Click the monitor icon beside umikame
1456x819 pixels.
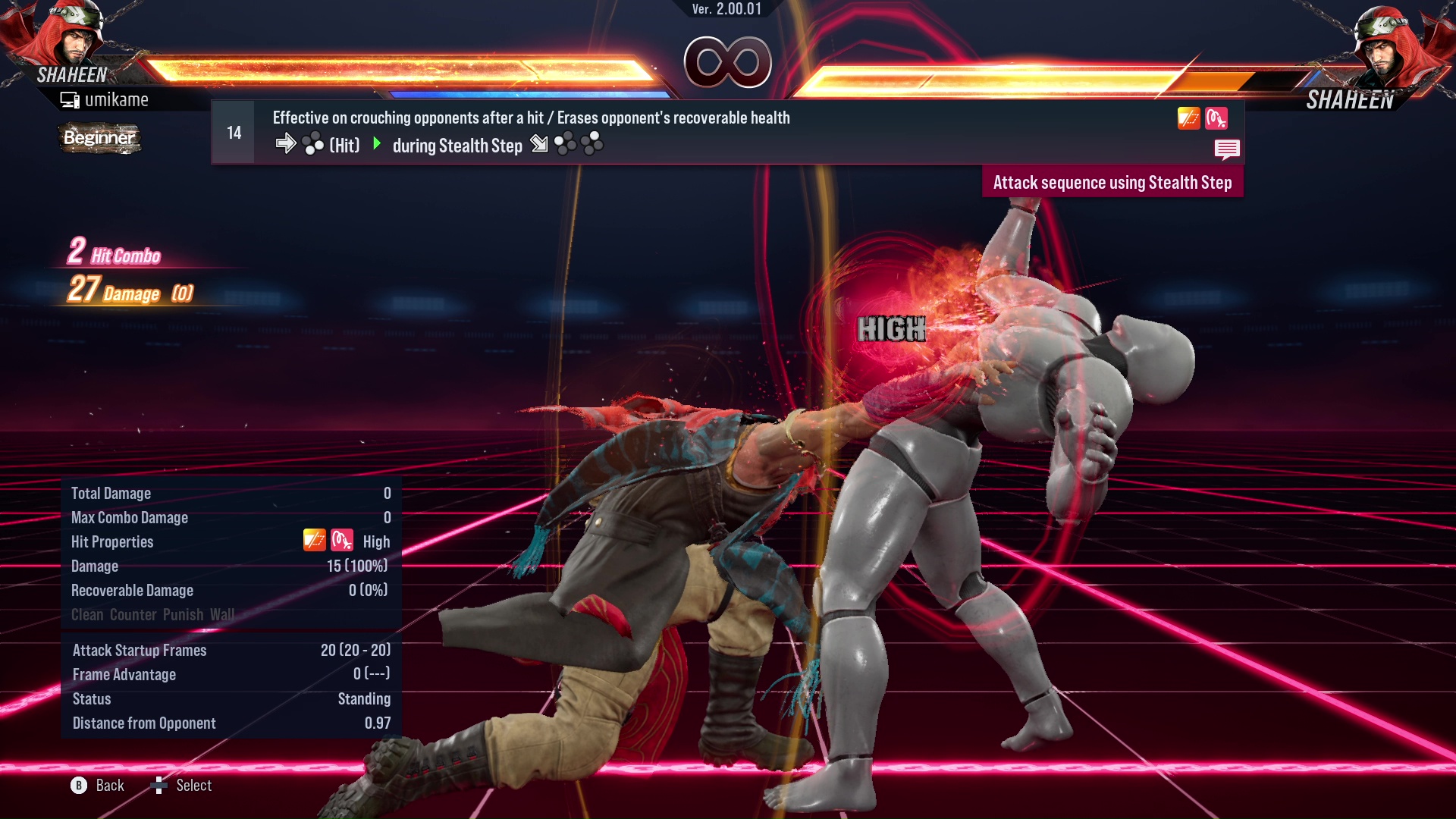(x=69, y=99)
